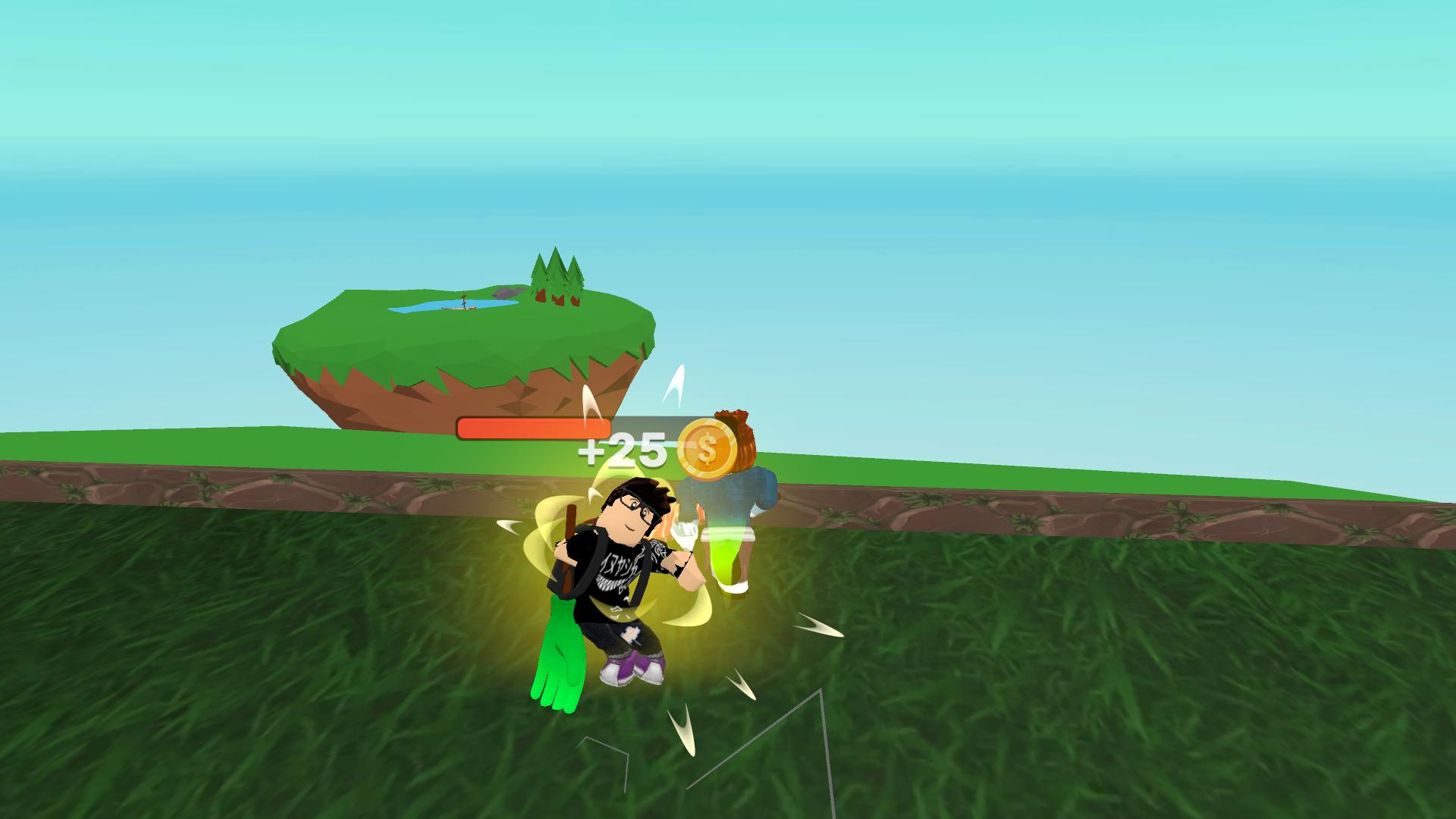Click the gray rock beside the island trees
Viewport: 1456px width, 819px height.
[507, 293]
